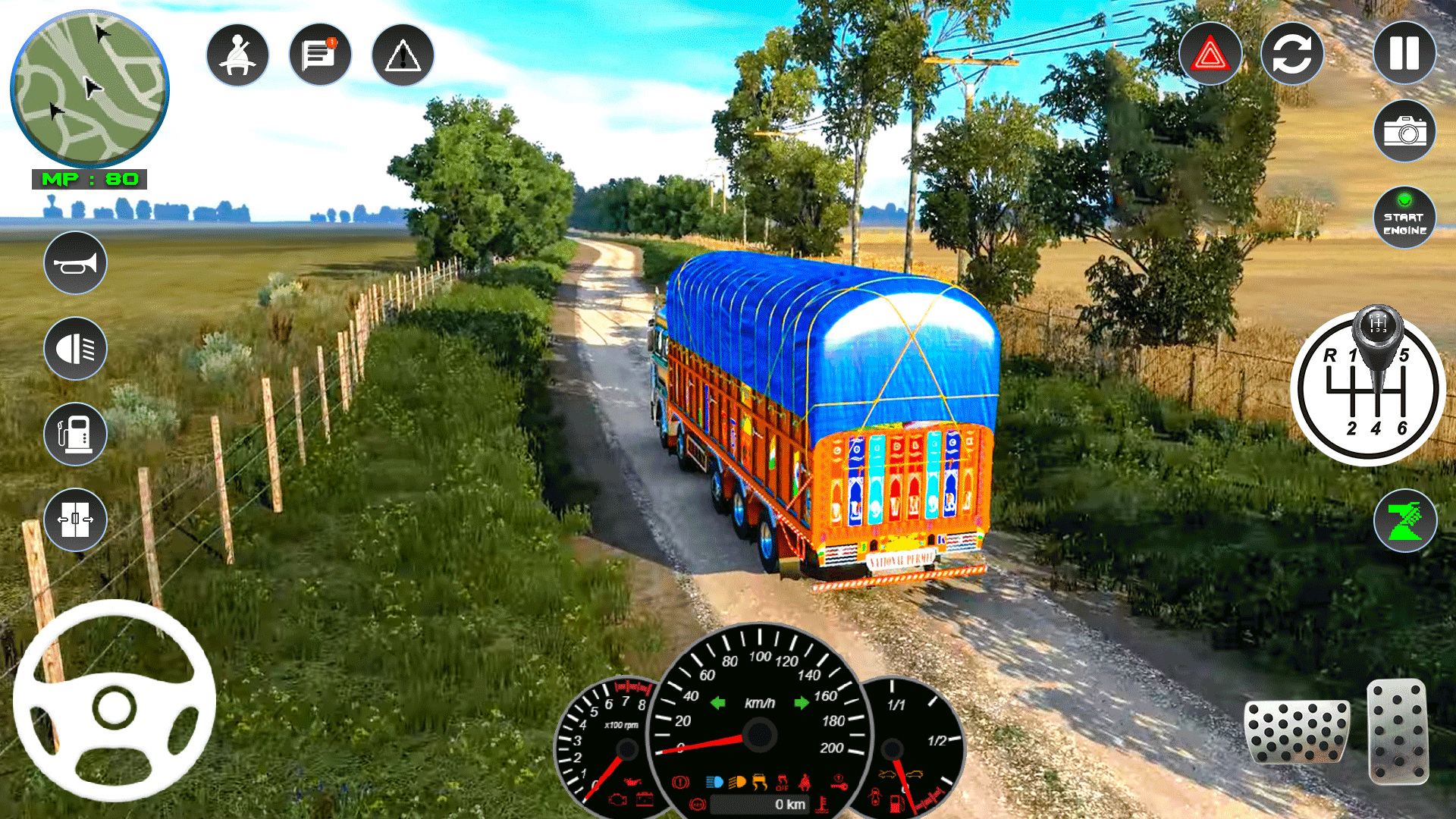The width and height of the screenshot is (1456, 819).
Task: Open the chat notifications panel
Action: [319, 53]
